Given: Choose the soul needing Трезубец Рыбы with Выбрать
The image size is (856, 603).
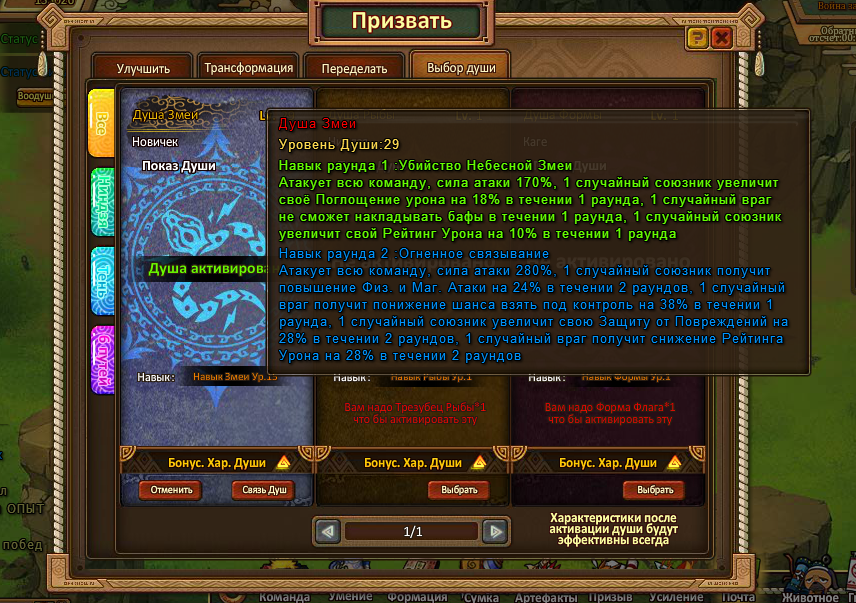Looking at the screenshot, I should (x=459, y=490).
